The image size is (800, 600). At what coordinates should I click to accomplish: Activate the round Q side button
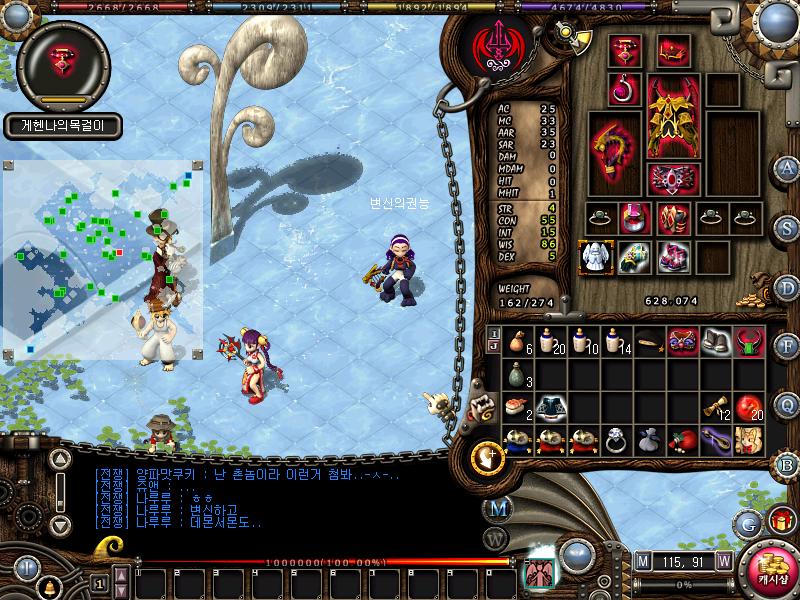787,404
